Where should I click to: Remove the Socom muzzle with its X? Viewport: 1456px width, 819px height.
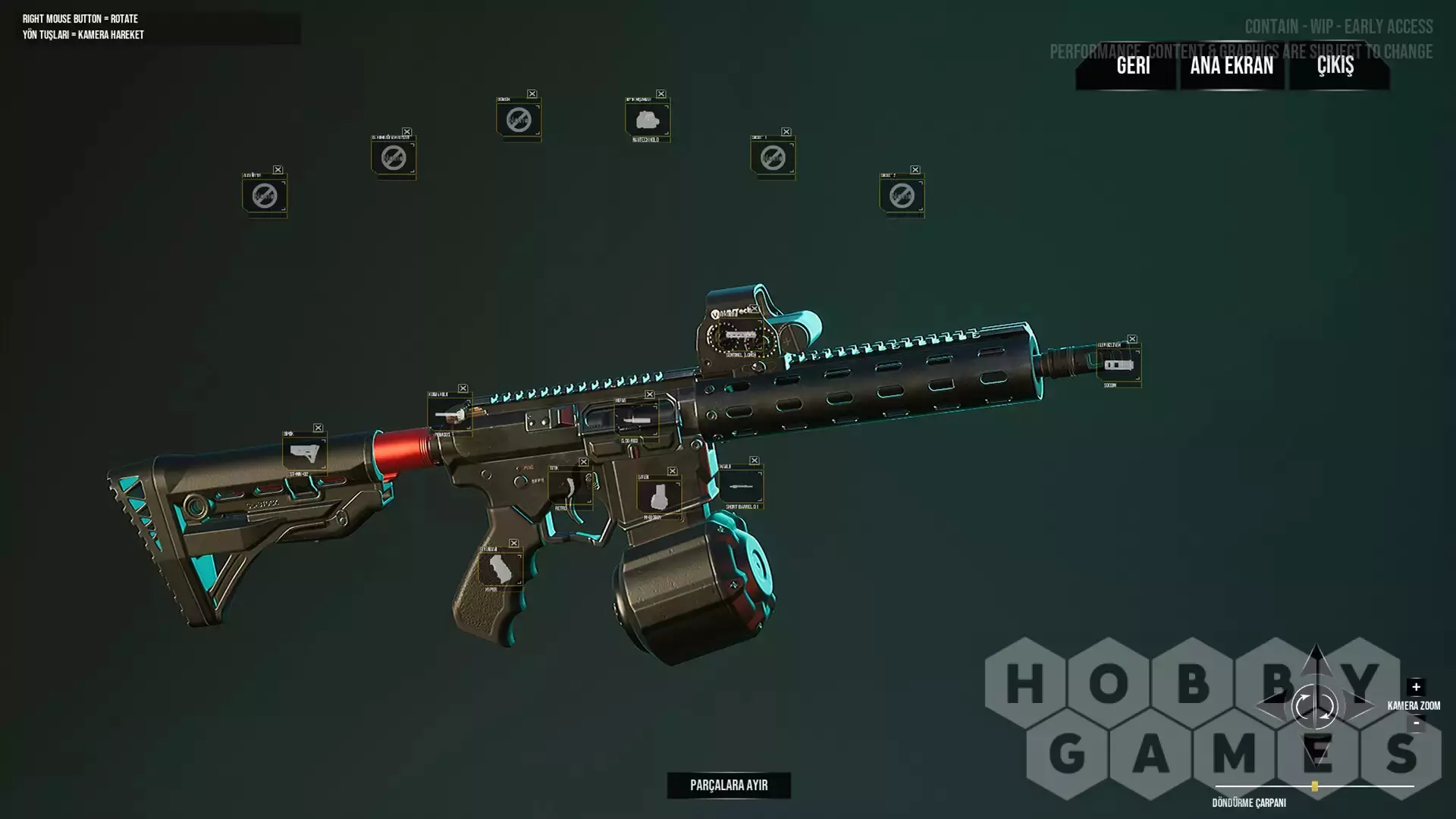click(x=1132, y=339)
